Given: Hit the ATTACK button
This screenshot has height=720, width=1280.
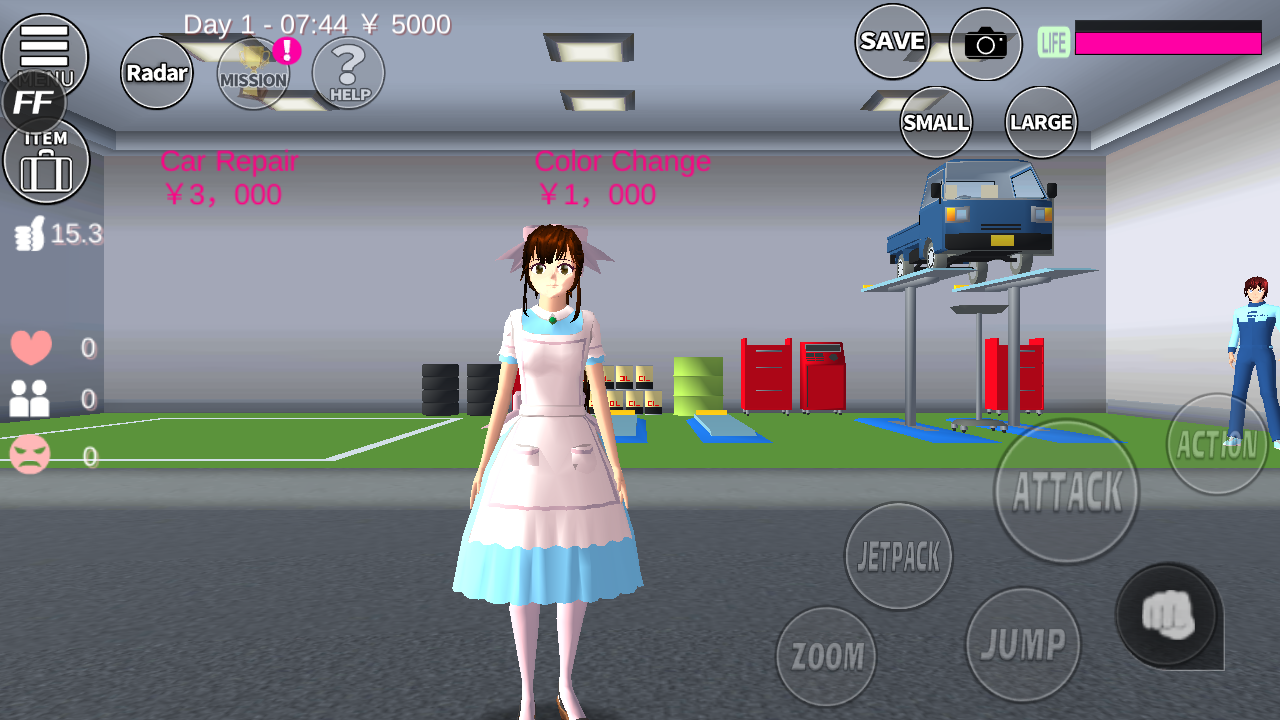Looking at the screenshot, I should [x=1066, y=491].
